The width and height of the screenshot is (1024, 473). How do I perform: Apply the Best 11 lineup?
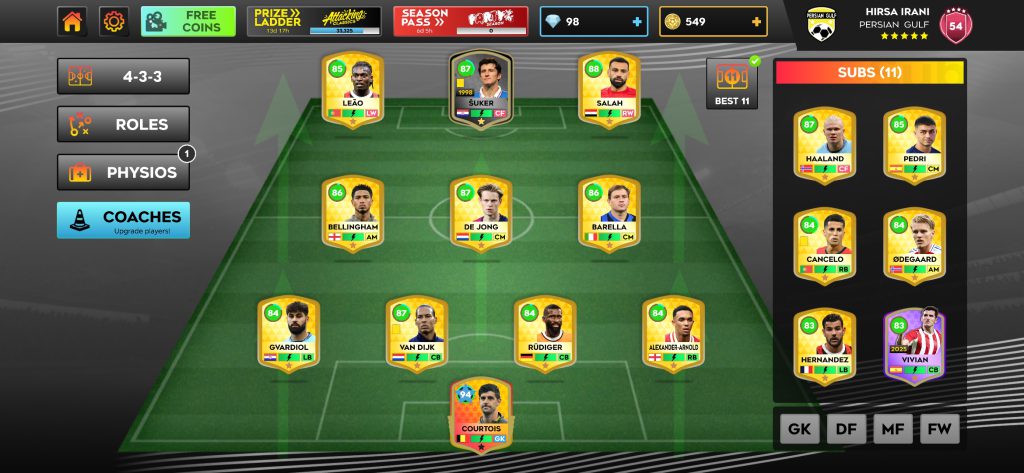pos(733,83)
